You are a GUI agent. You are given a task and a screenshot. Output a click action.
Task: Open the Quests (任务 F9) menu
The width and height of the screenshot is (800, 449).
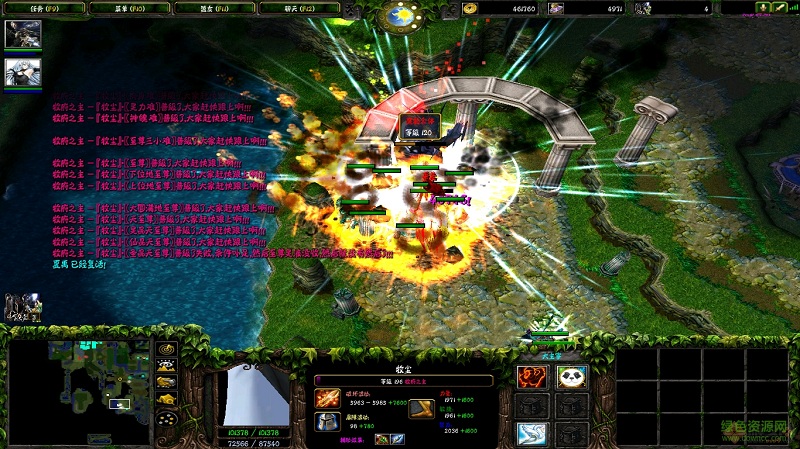coord(43,7)
